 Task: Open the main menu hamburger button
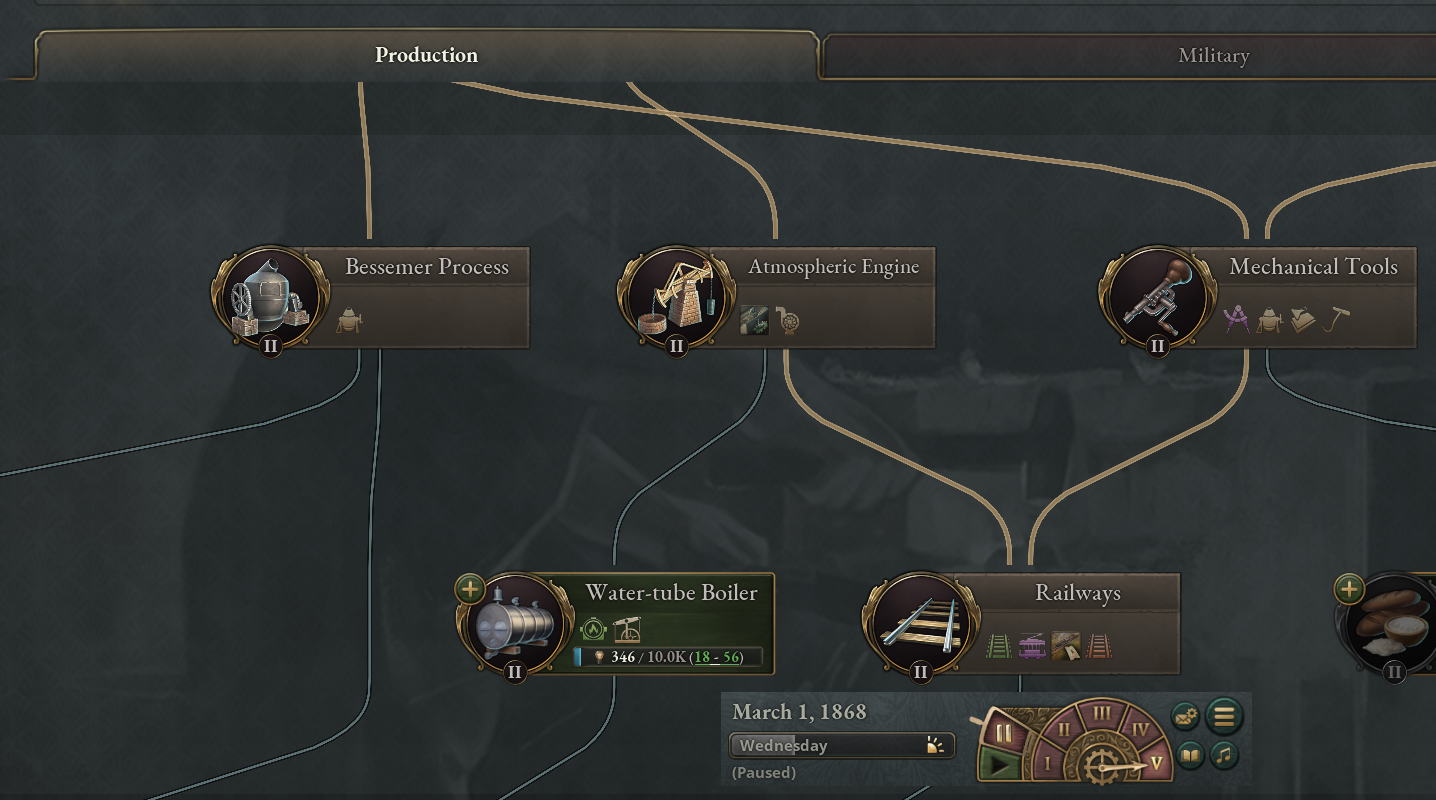(x=1224, y=716)
